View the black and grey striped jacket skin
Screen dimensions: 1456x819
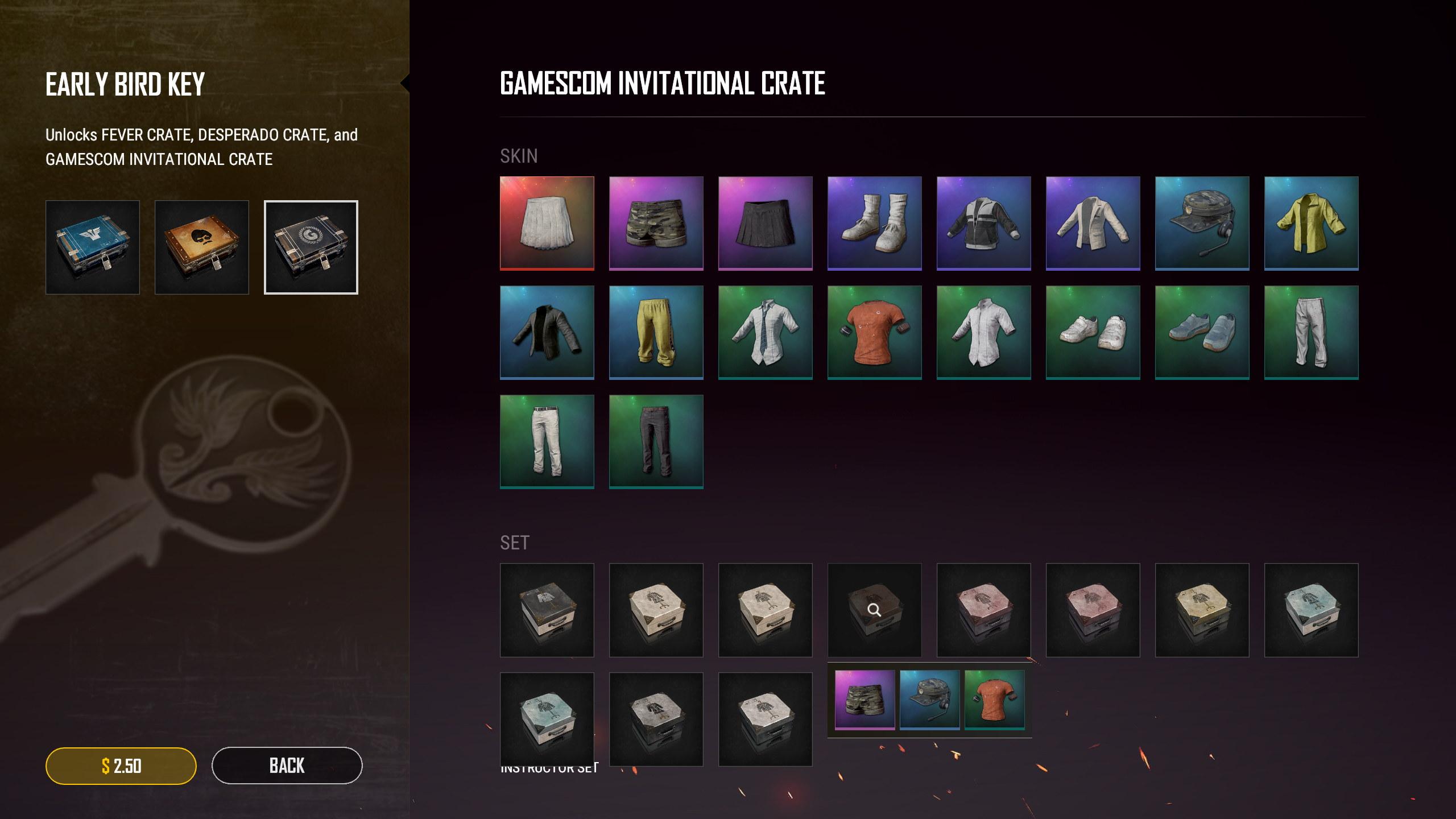coord(984,223)
